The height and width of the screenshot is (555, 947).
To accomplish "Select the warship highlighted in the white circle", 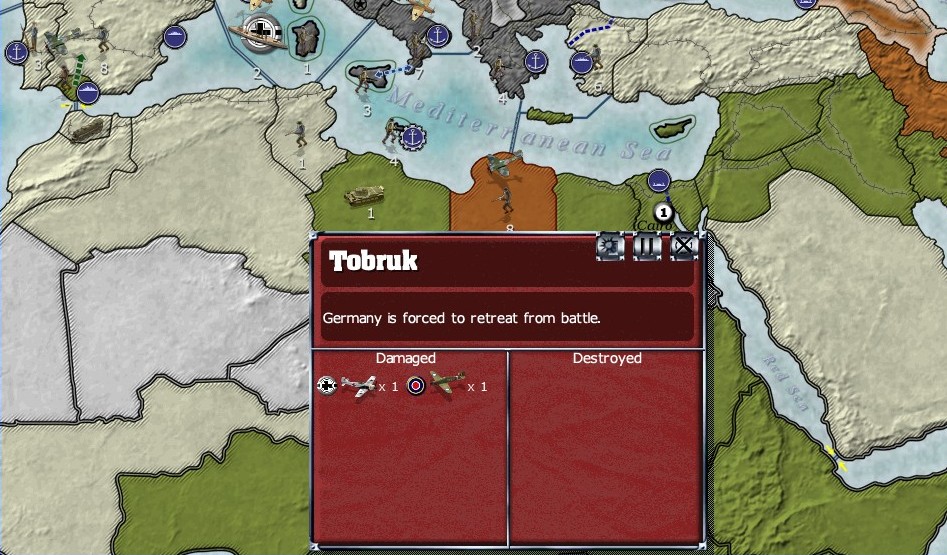I will pyautogui.click(x=259, y=33).
